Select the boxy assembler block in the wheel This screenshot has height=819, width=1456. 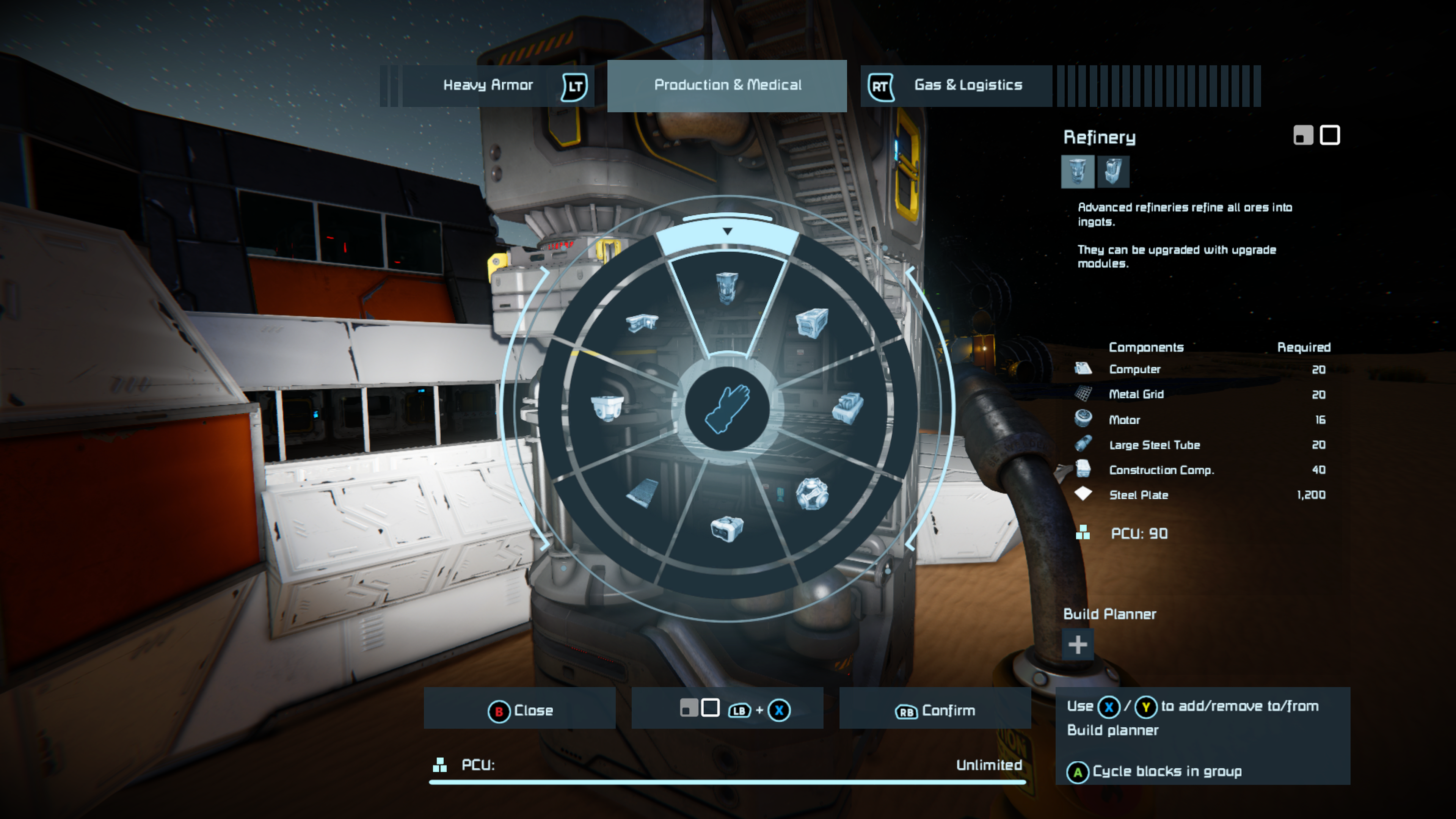coord(812,323)
